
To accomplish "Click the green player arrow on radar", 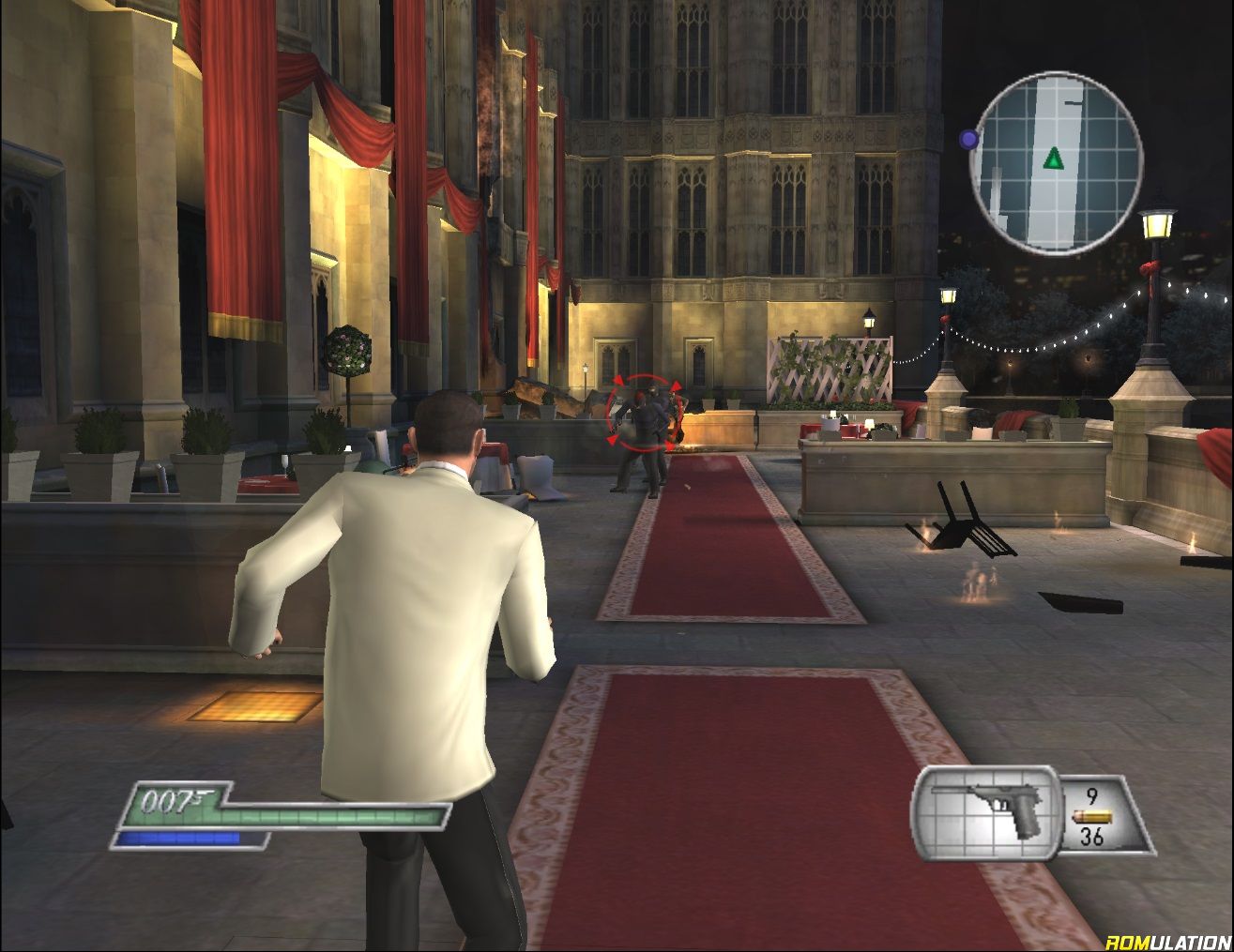I will [x=1054, y=158].
